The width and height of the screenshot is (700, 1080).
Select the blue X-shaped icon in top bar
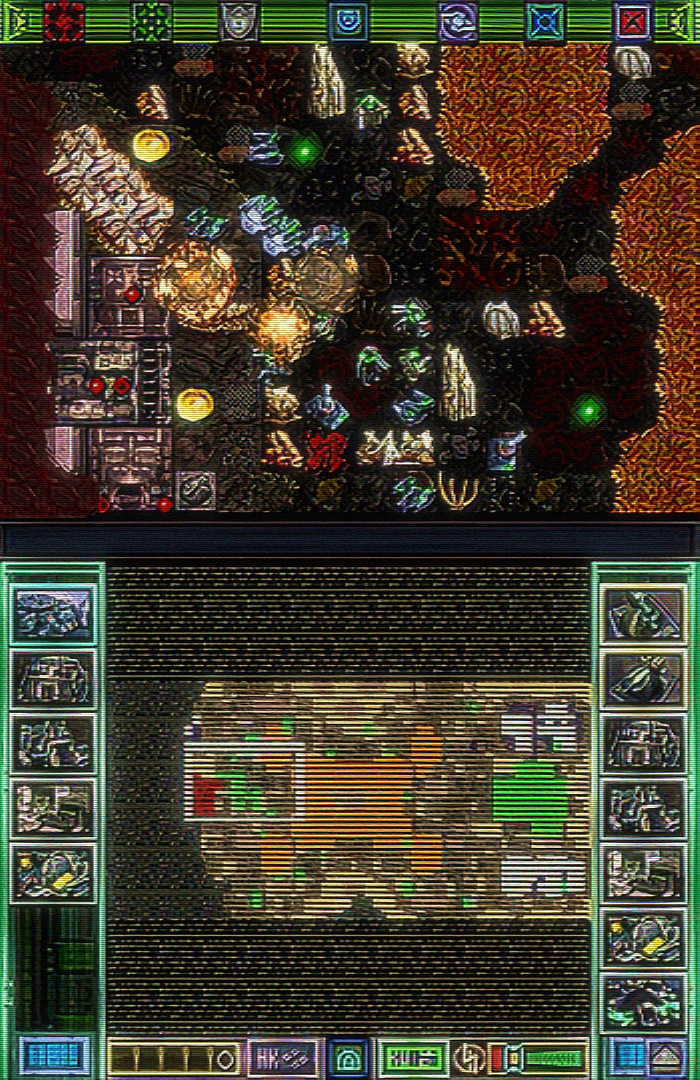[546, 20]
